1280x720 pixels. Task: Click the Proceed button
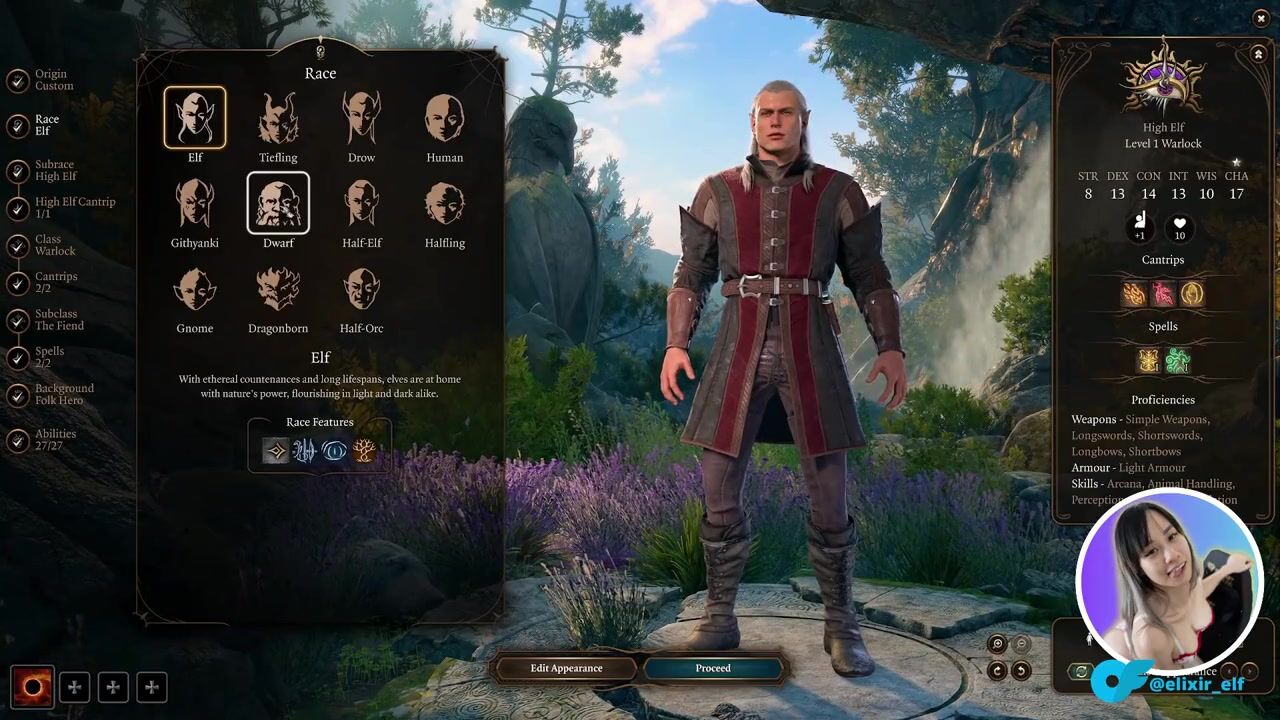click(713, 668)
